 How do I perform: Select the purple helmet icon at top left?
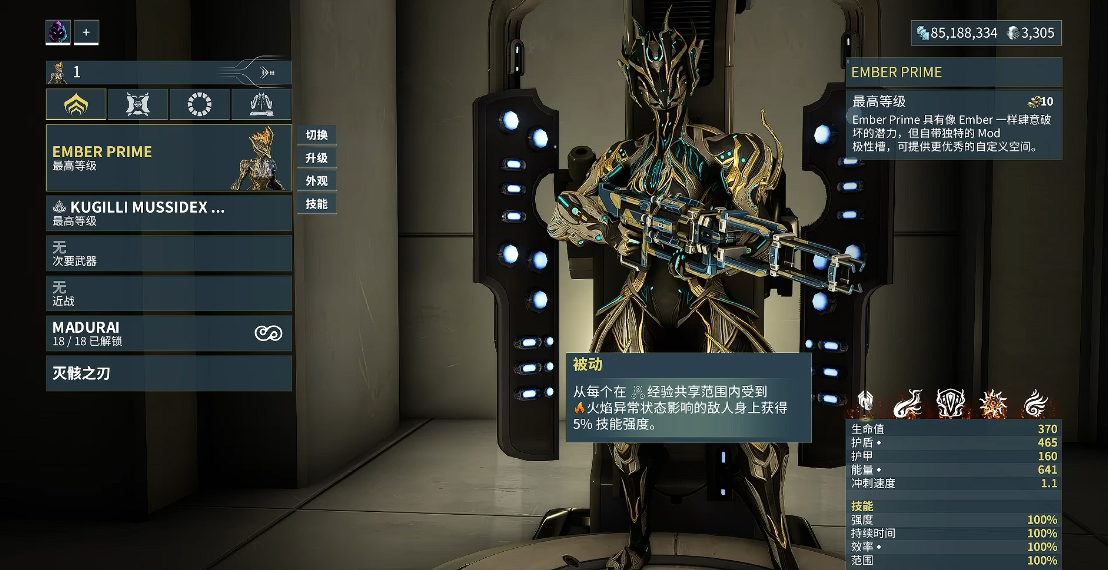[x=58, y=32]
